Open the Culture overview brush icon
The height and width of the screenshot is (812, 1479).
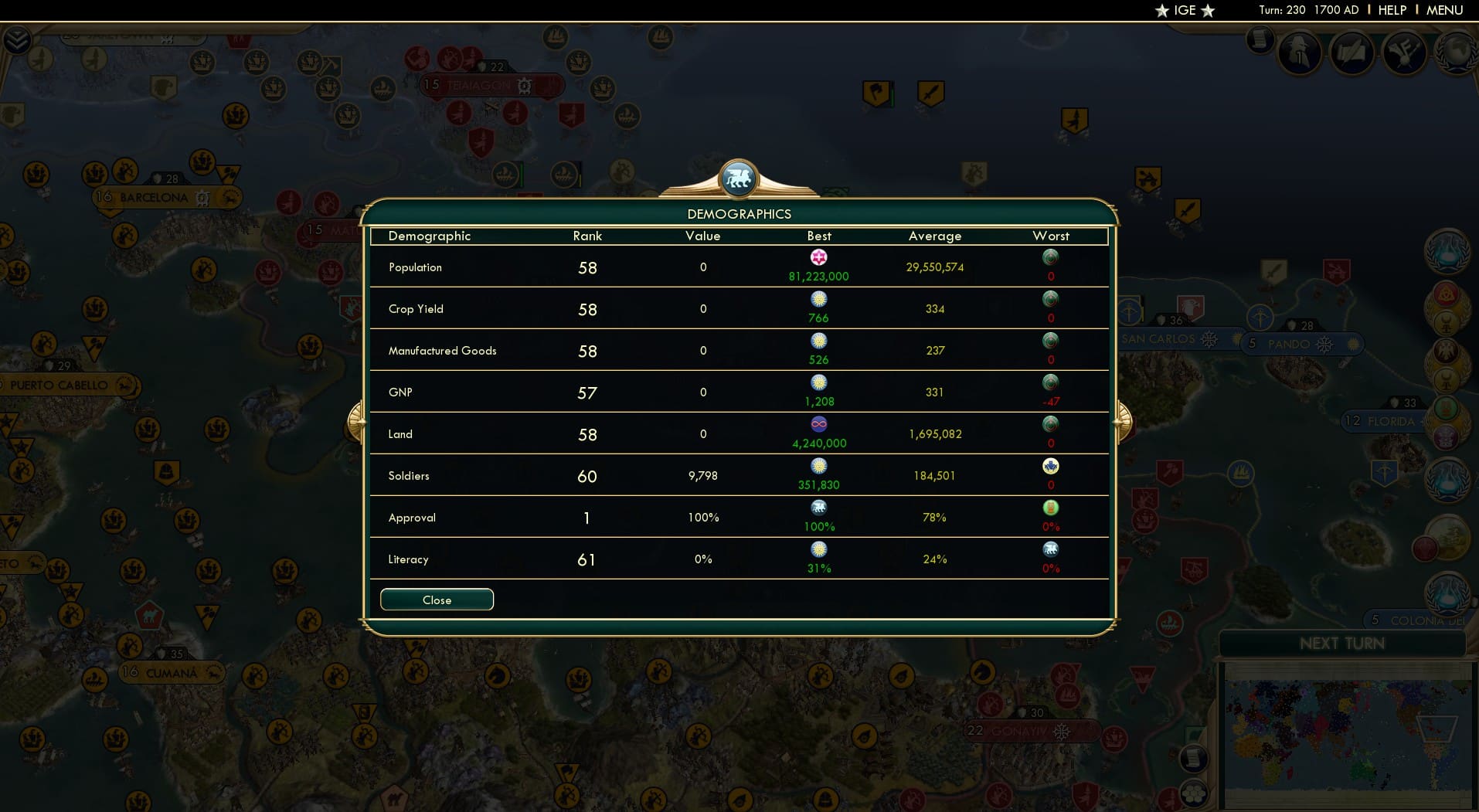[1405, 53]
